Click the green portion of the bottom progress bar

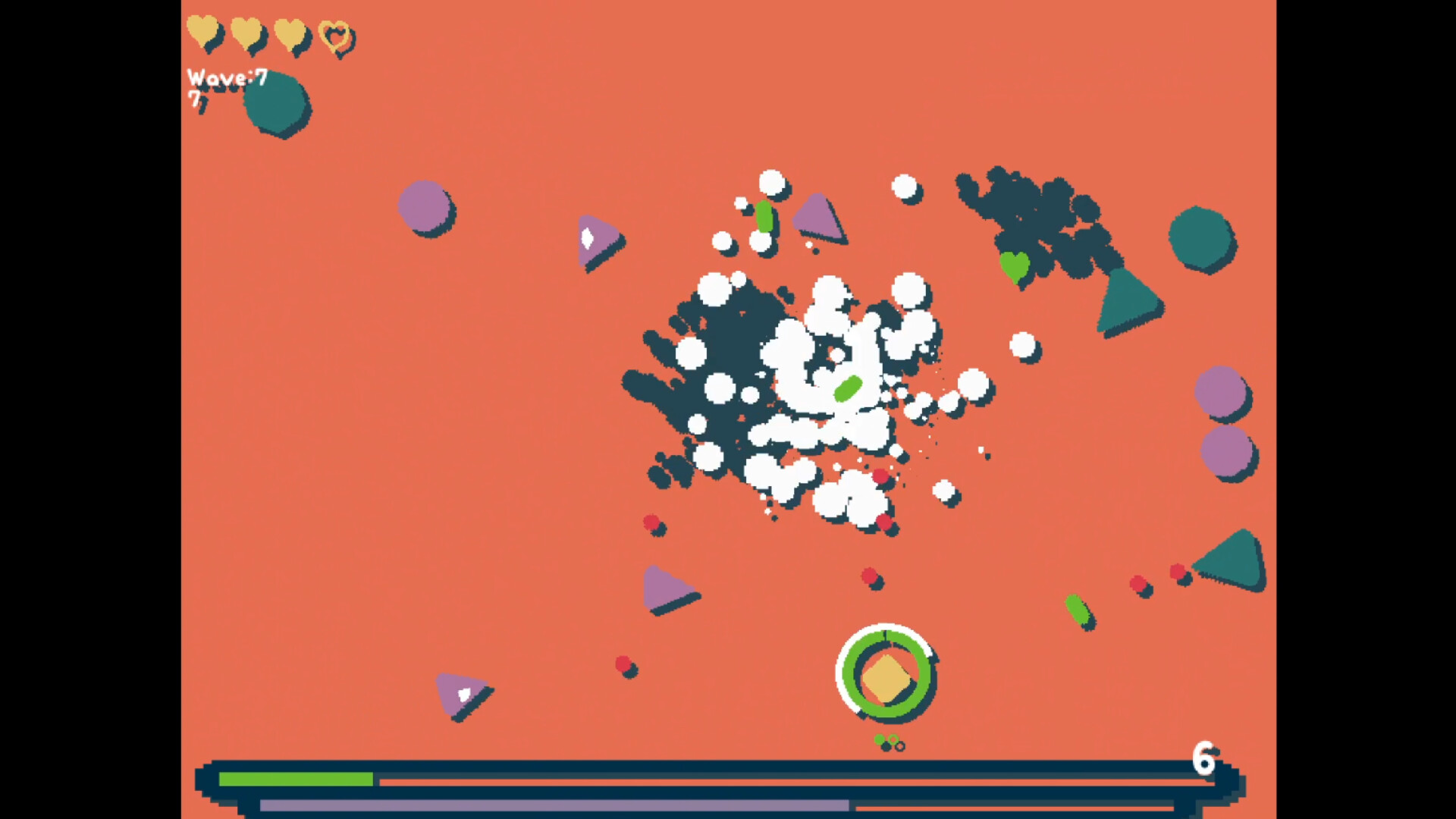(x=296, y=779)
